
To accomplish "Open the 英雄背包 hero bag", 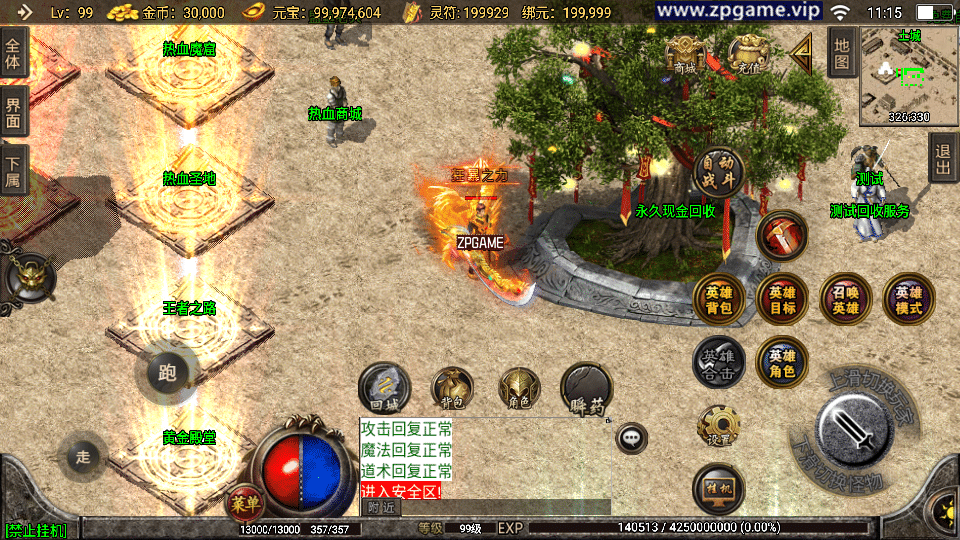I will [719, 299].
